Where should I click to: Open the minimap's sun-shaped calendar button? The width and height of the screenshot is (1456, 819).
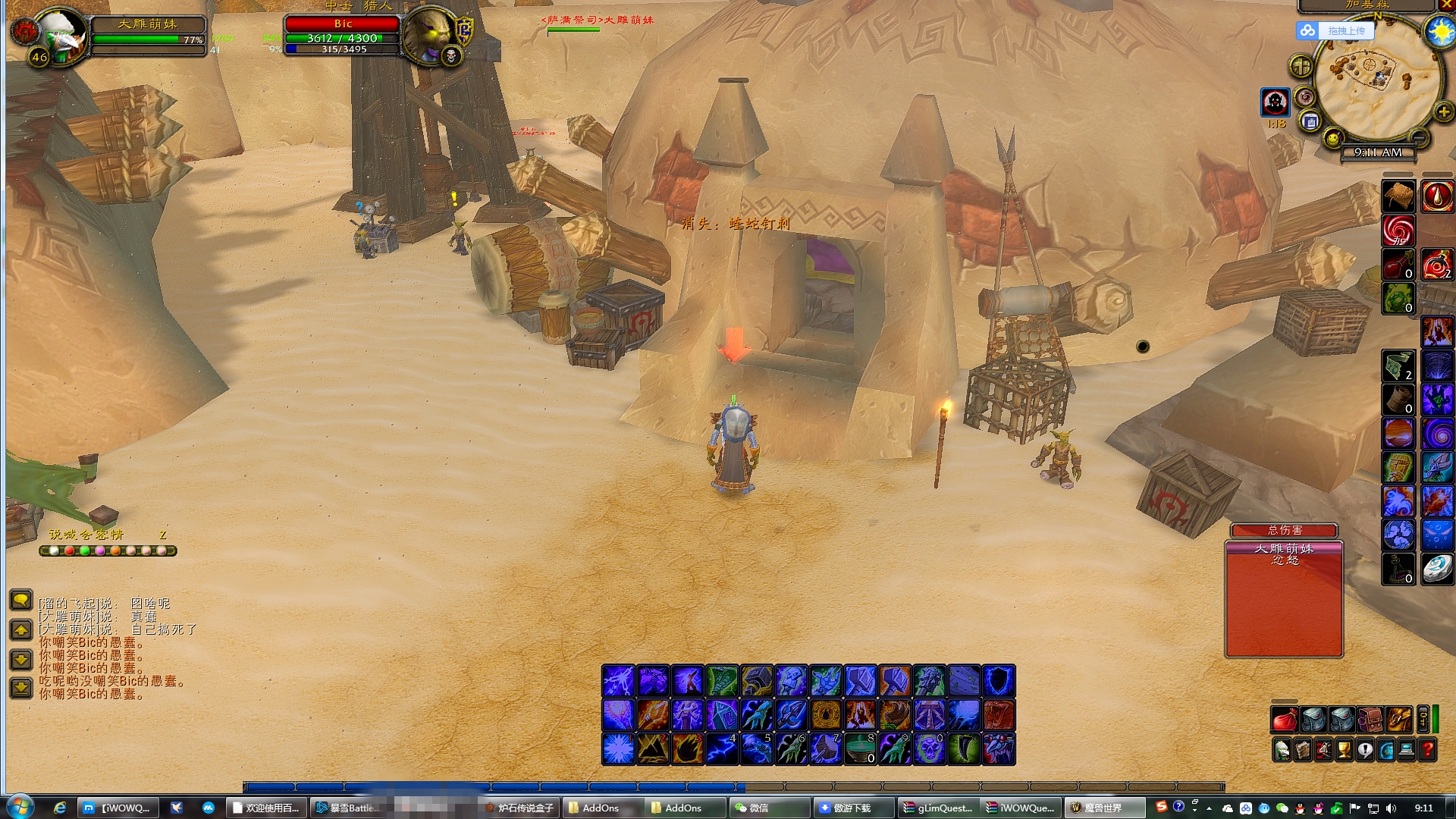(1439, 31)
